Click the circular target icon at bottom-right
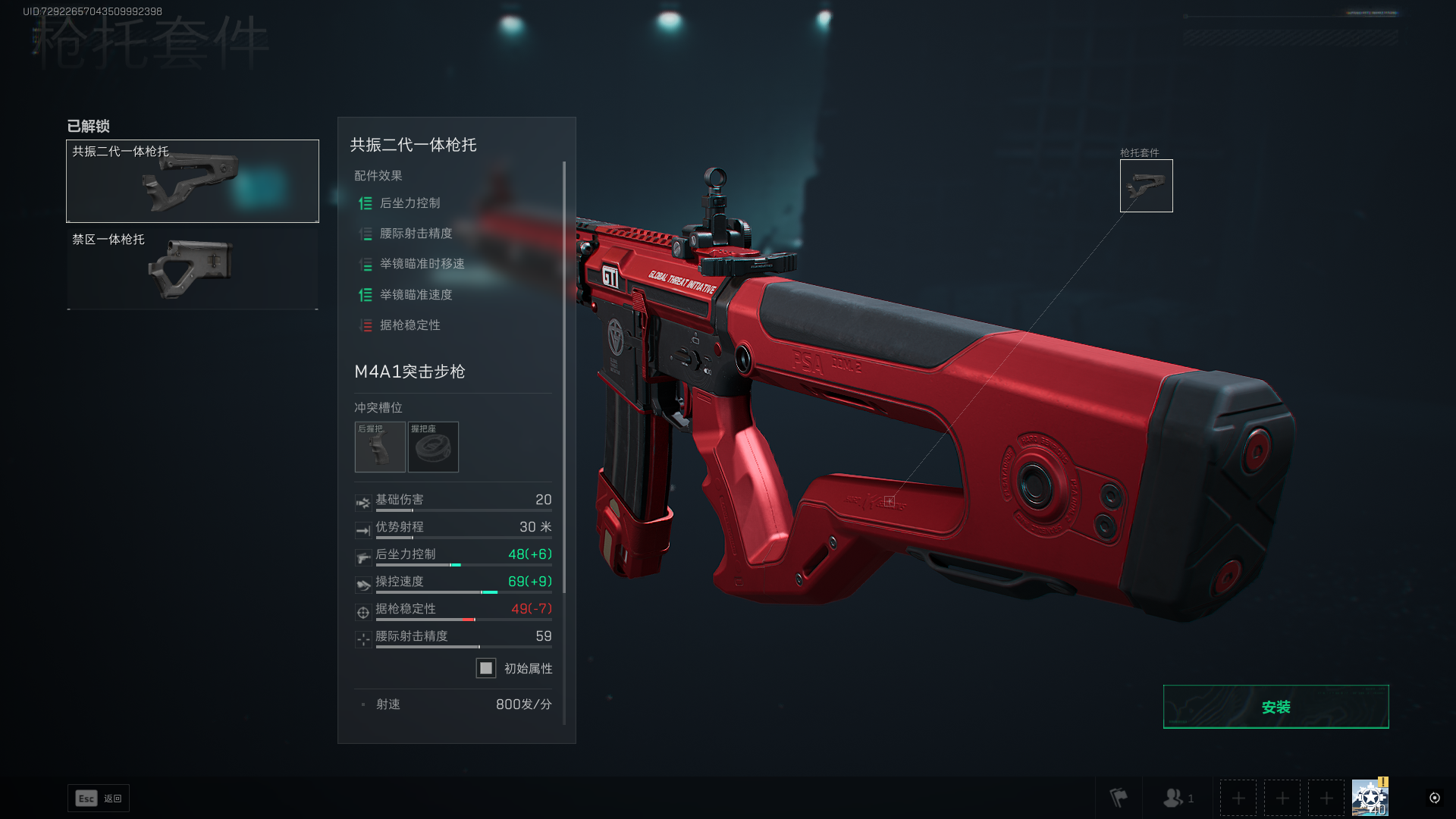Image resolution: width=1456 pixels, height=819 pixels. pyautogui.click(x=1434, y=798)
